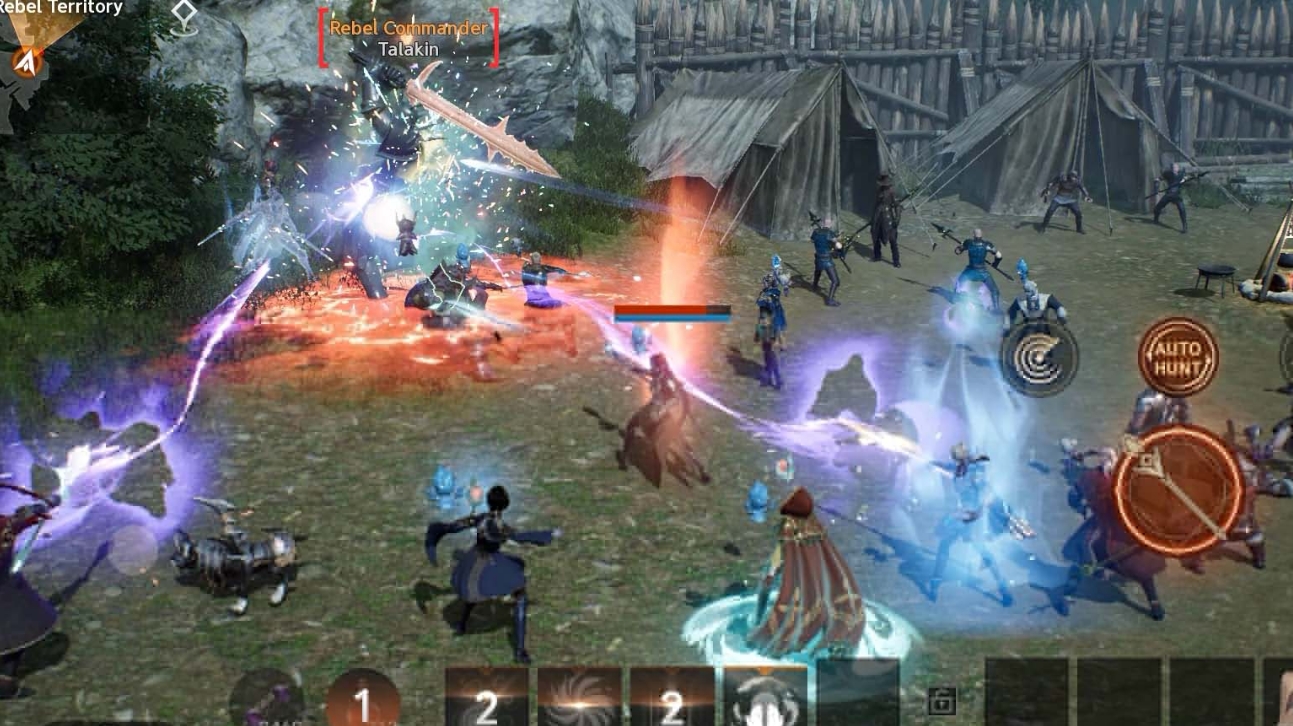Use the round potion slot showing 1
Image resolution: width=1293 pixels, height=726 pixels.
362,700
